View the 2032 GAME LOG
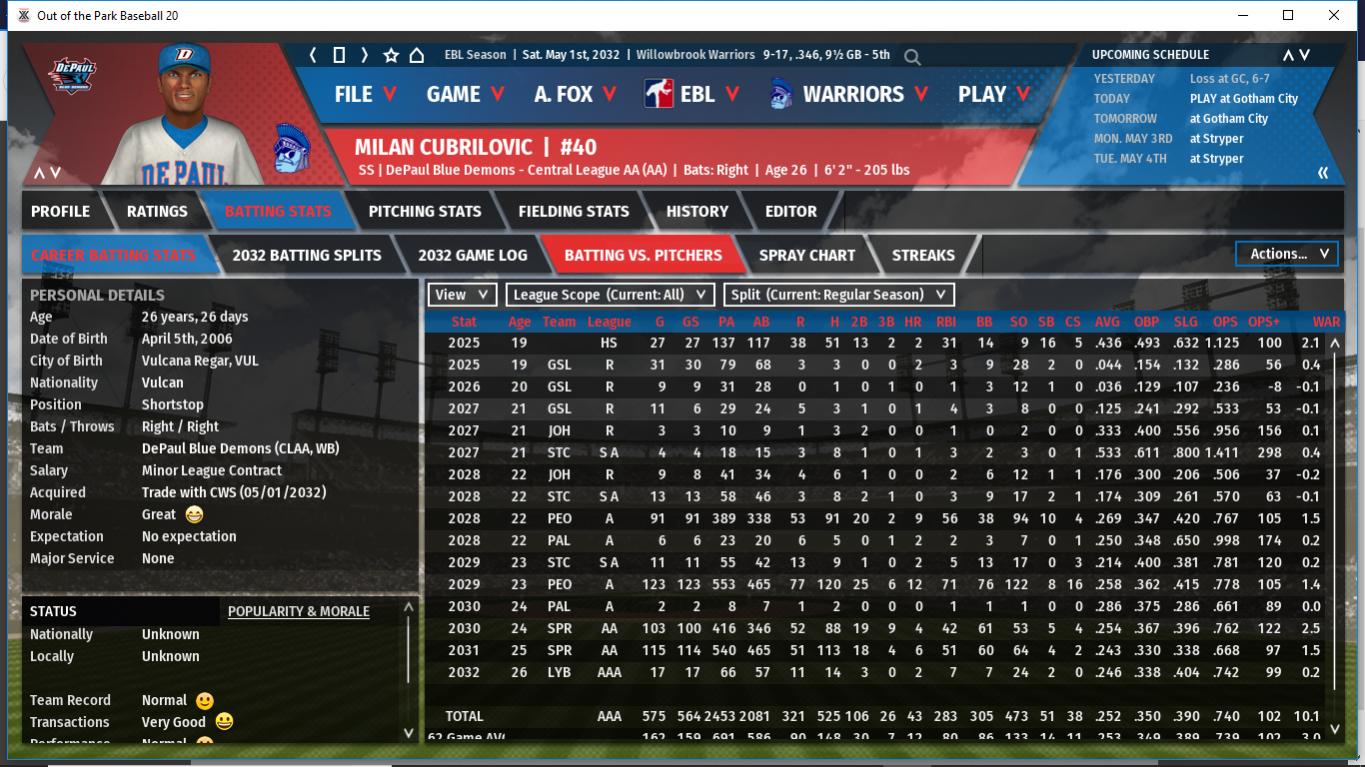Screen dimensions: 1365x767 point(472,255)
